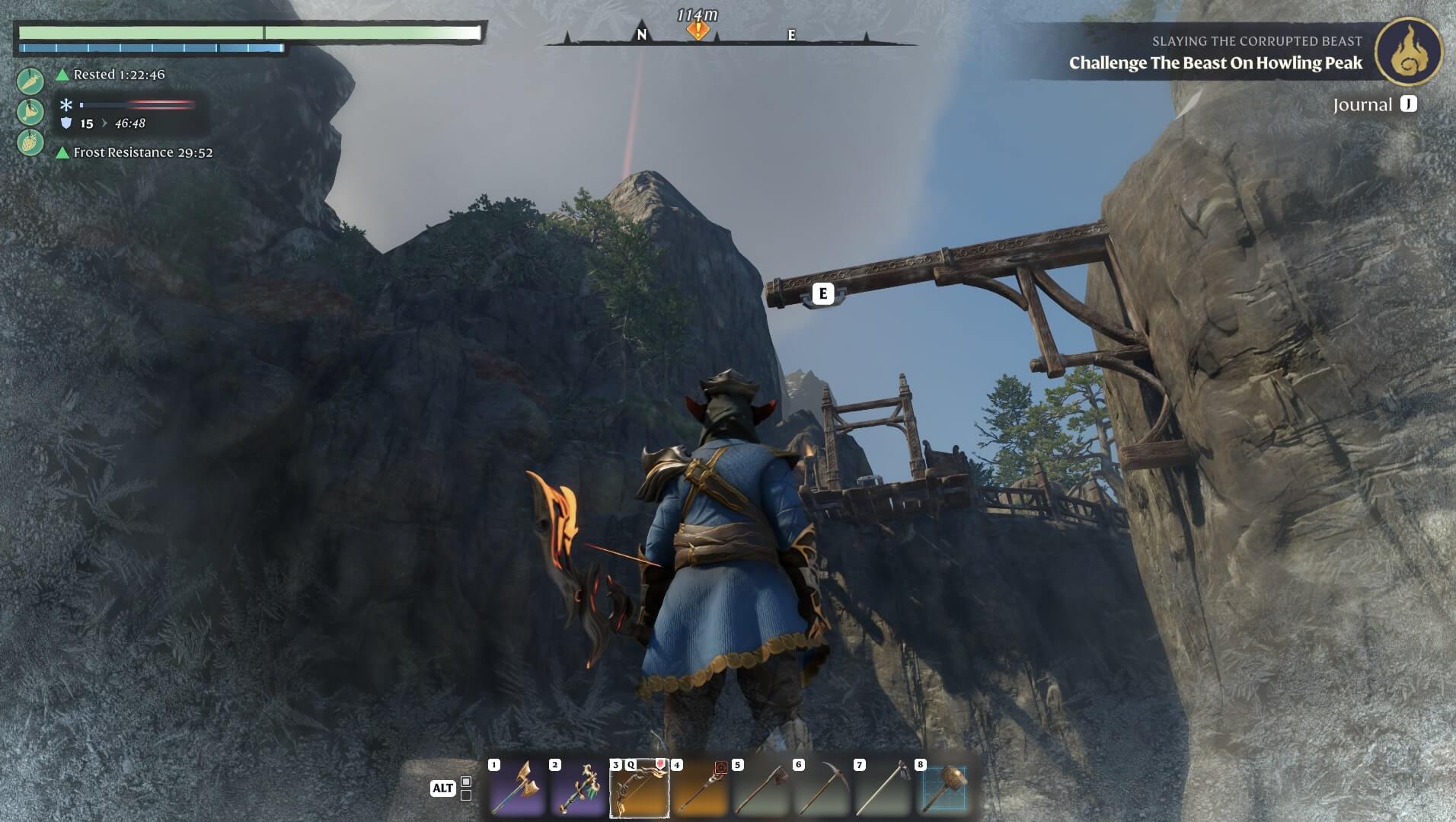Click the snowflake cold status icon
The height and width of the screenshot is (822, 1456).
coord(66,105)
